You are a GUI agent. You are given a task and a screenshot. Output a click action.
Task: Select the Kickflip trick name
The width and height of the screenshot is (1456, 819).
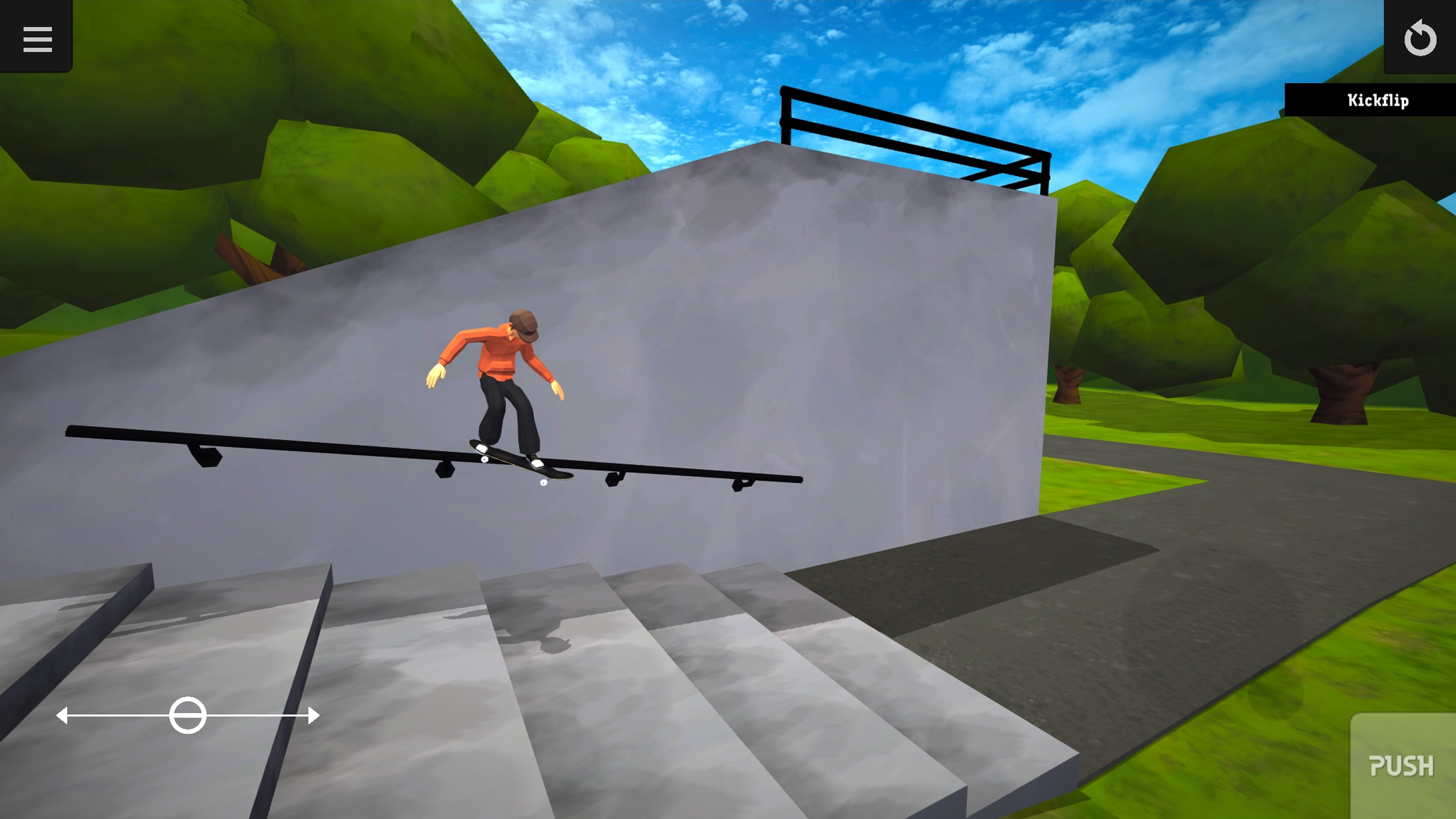point(1378,102)
